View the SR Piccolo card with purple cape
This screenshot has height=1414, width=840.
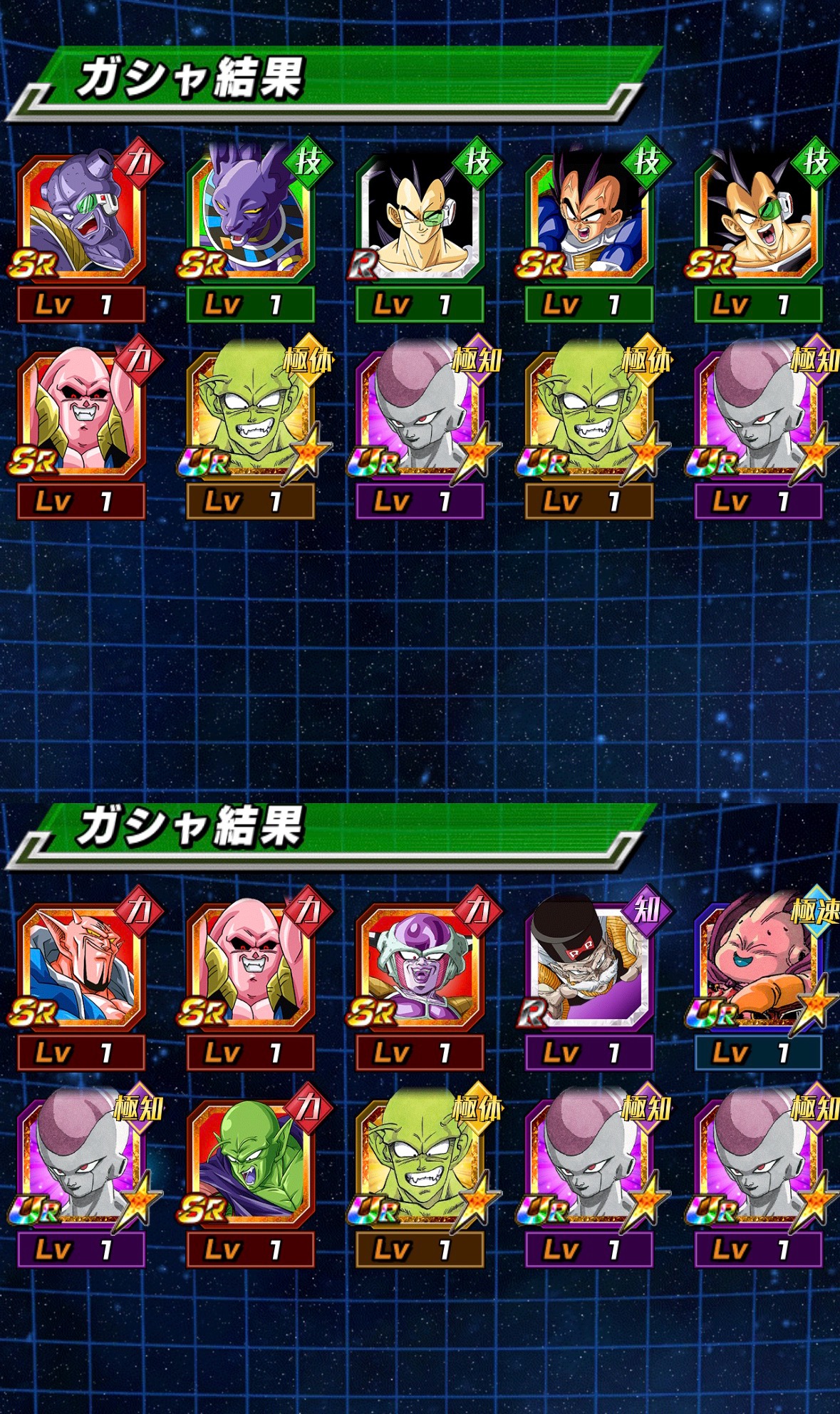pyautogui.click(x=250, y=1162)
